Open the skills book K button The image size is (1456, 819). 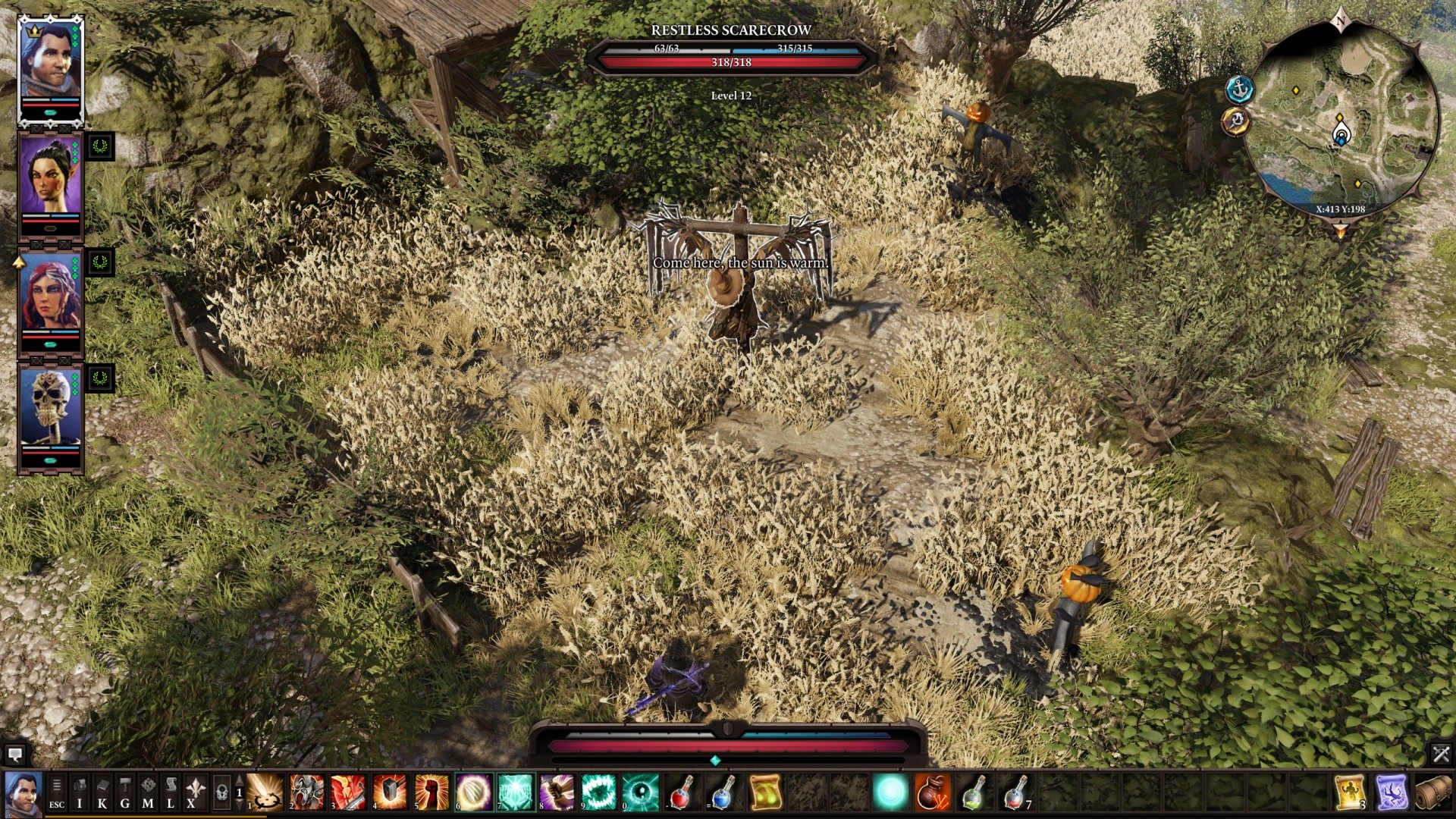click(102, 793)
